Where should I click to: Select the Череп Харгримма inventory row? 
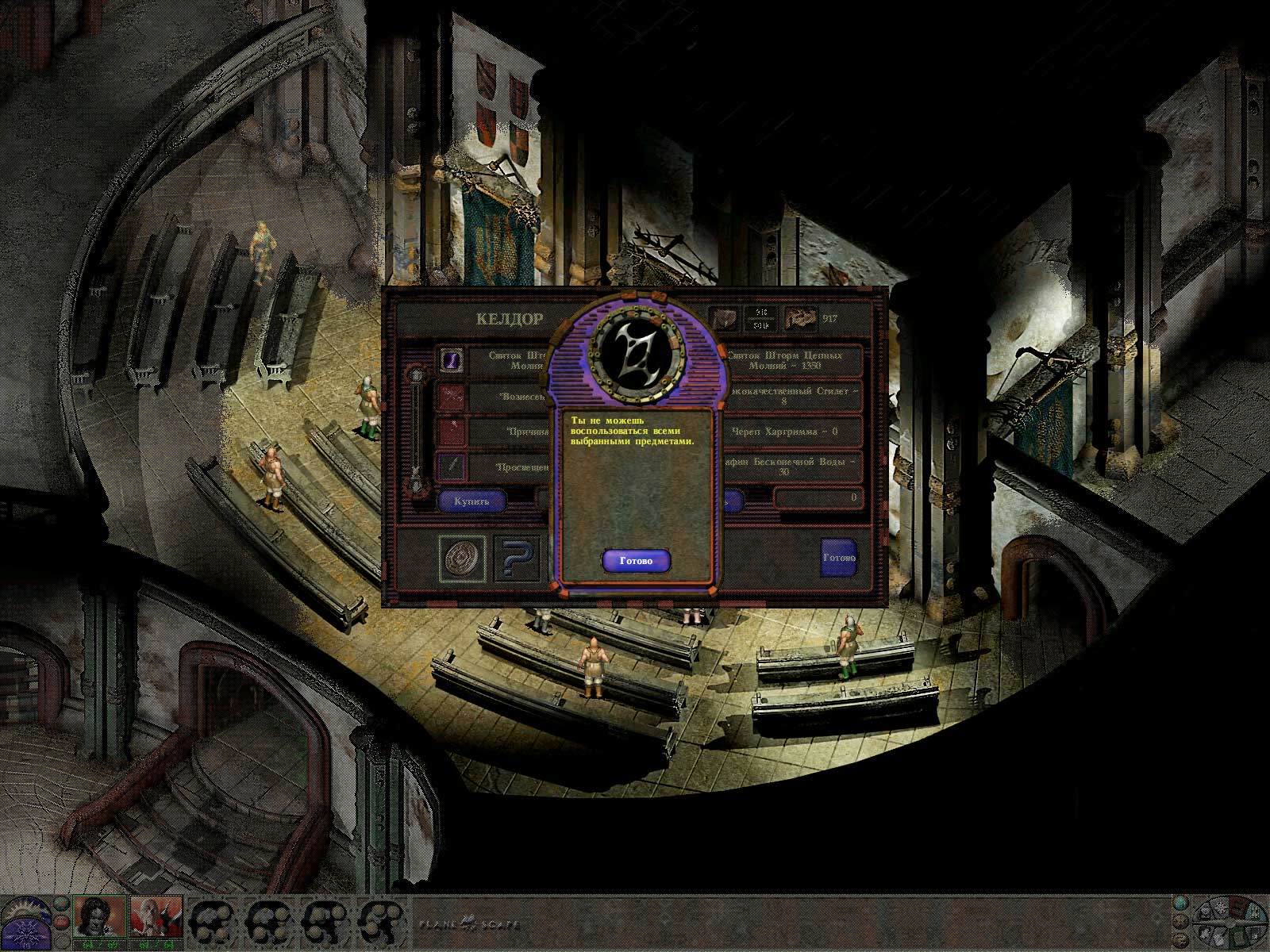(794, 432)
